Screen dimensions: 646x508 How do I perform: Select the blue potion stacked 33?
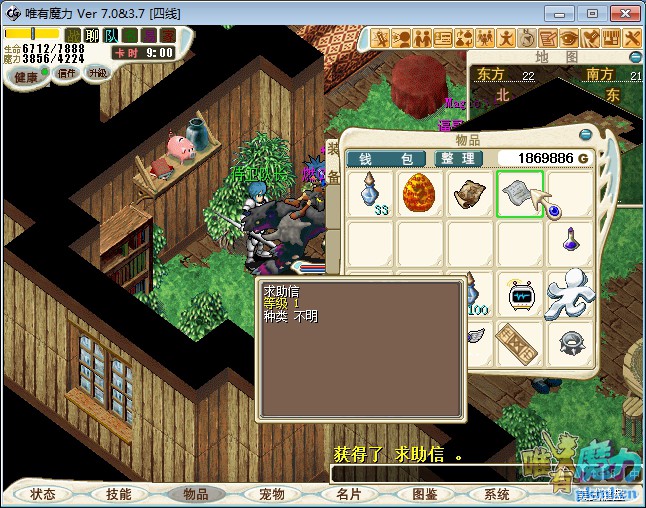pyautogui.click(x=371, y=193)
